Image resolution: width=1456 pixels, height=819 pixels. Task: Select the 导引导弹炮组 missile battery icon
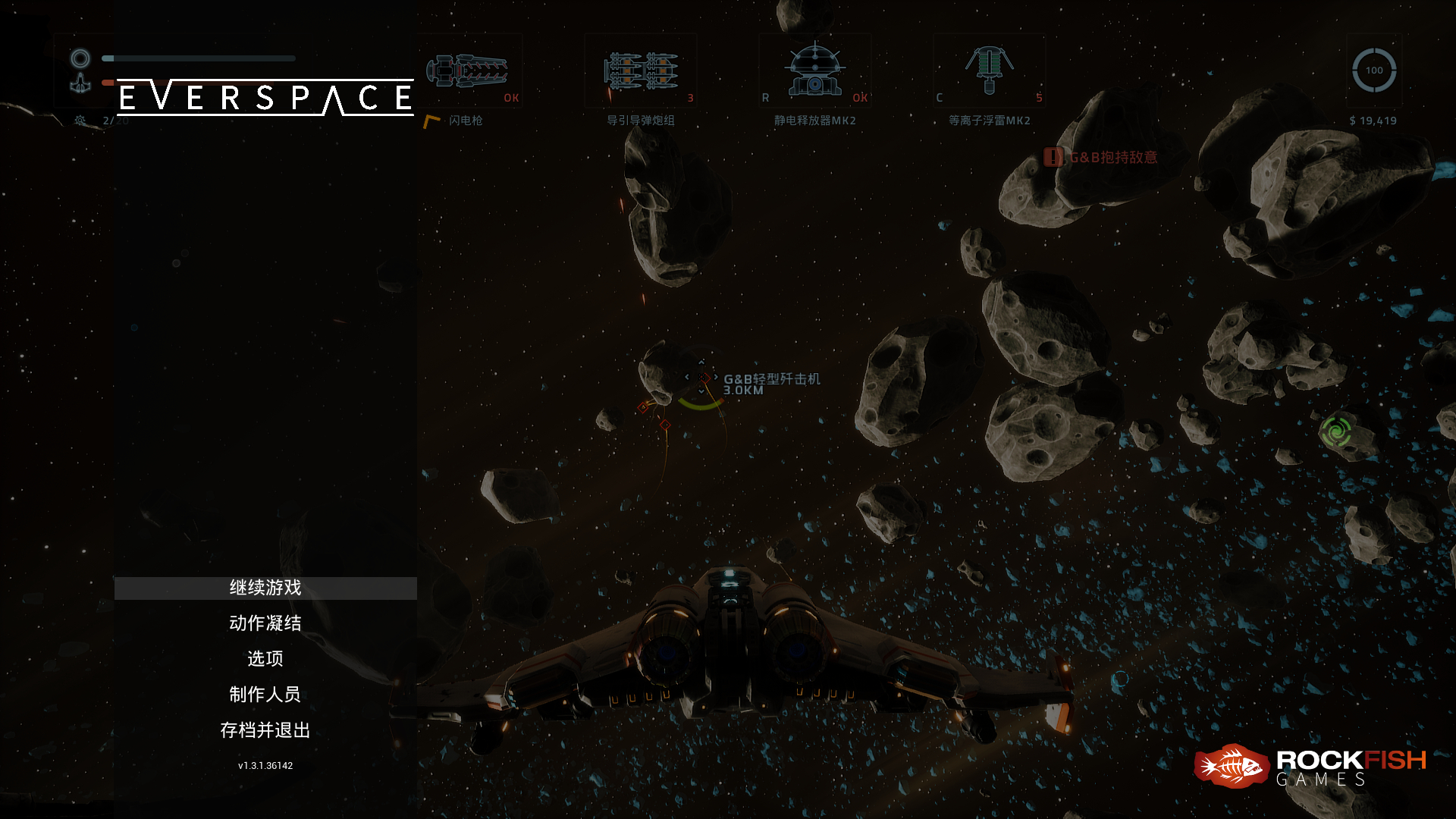(641, 72)
